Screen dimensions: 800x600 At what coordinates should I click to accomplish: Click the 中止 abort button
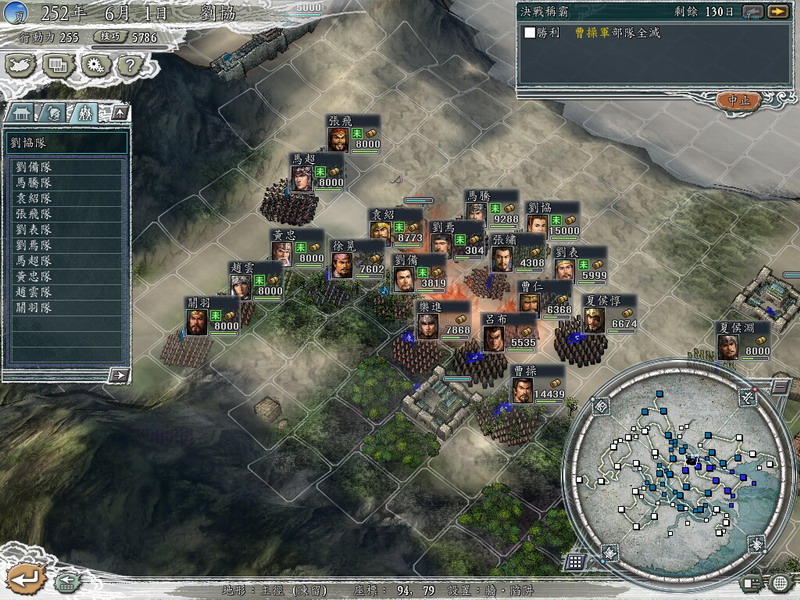pos(739,100)
